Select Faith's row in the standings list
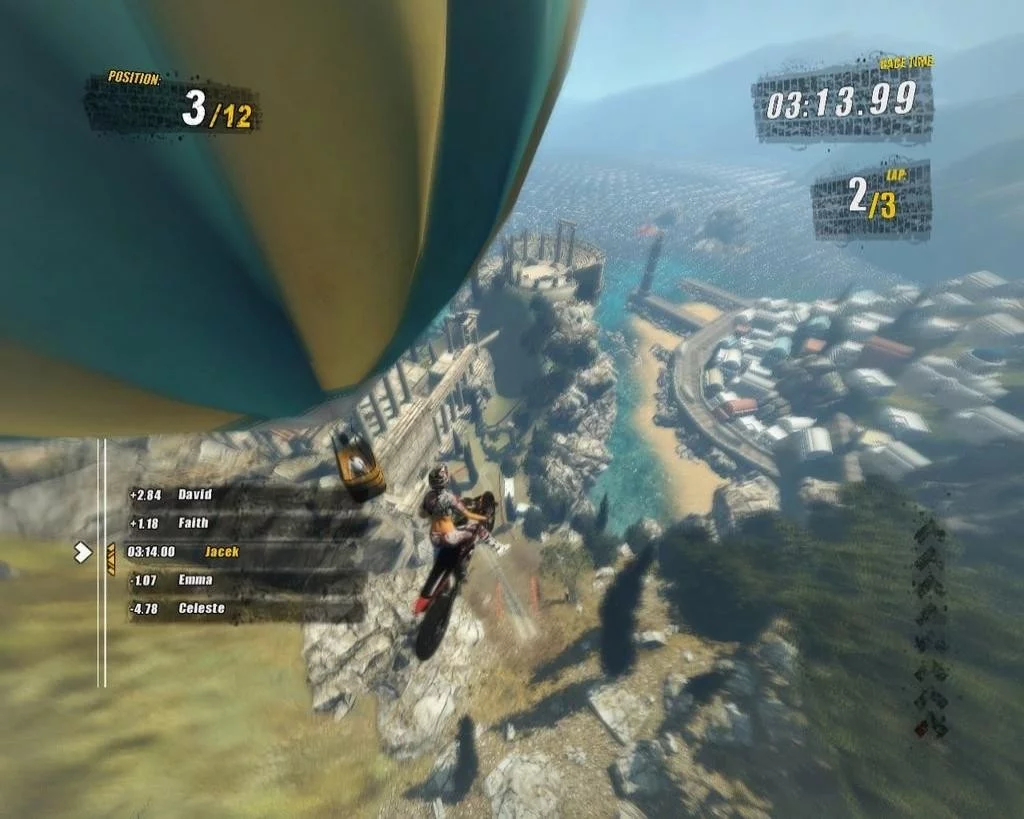1024x819 pixels. pyautogui.click(x=240, y=523)
